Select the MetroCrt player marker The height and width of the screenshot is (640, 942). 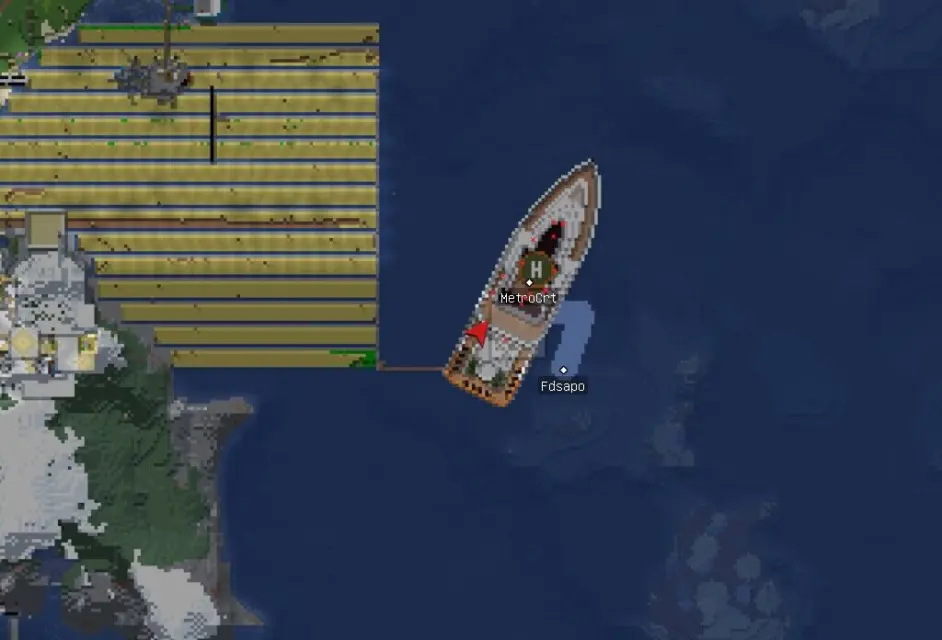(530, 283)
